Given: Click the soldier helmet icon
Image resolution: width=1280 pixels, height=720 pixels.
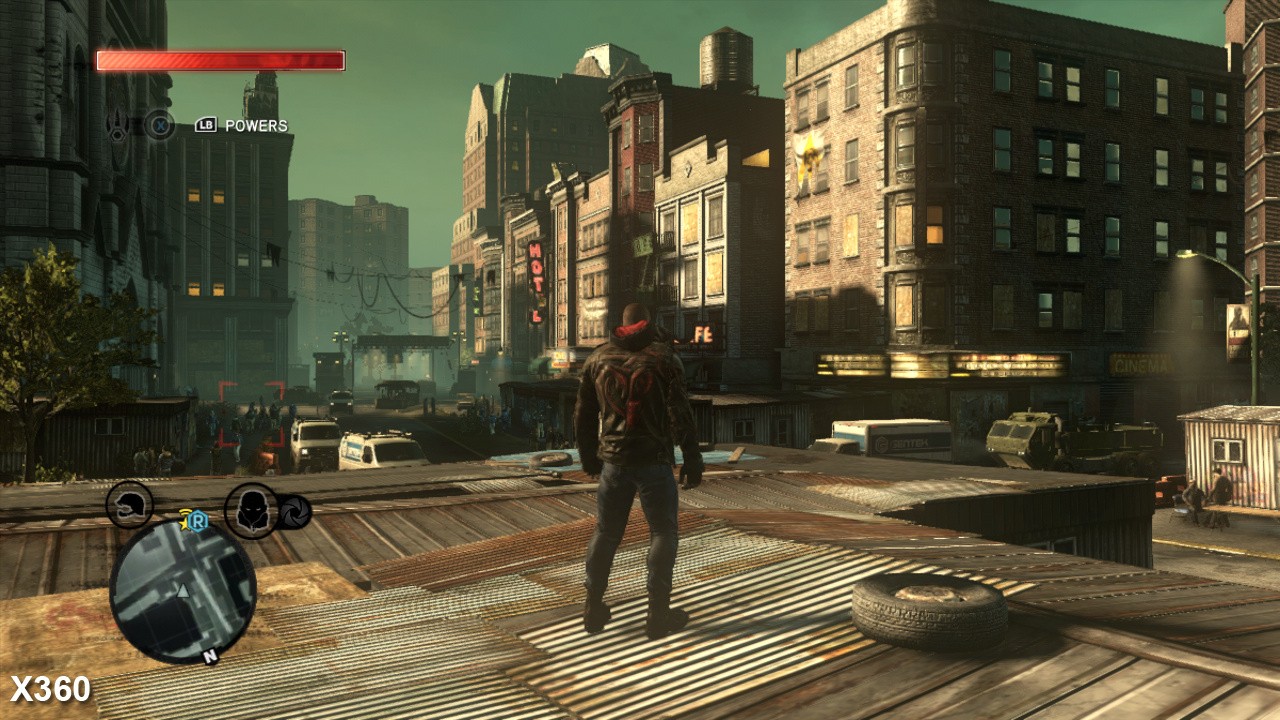Looking at the screenshot, I should point(129,505).
